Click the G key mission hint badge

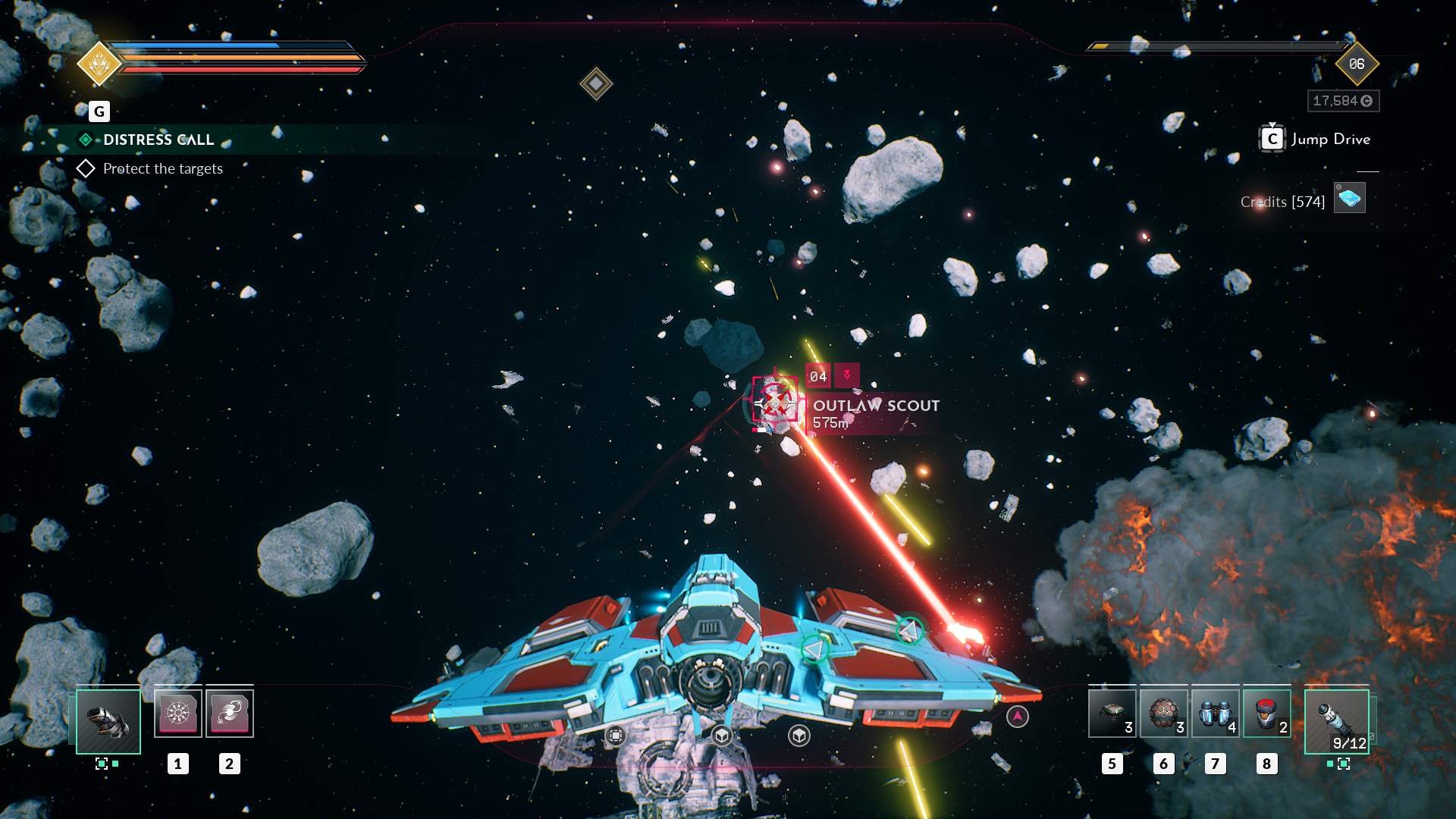coord(99,111)
